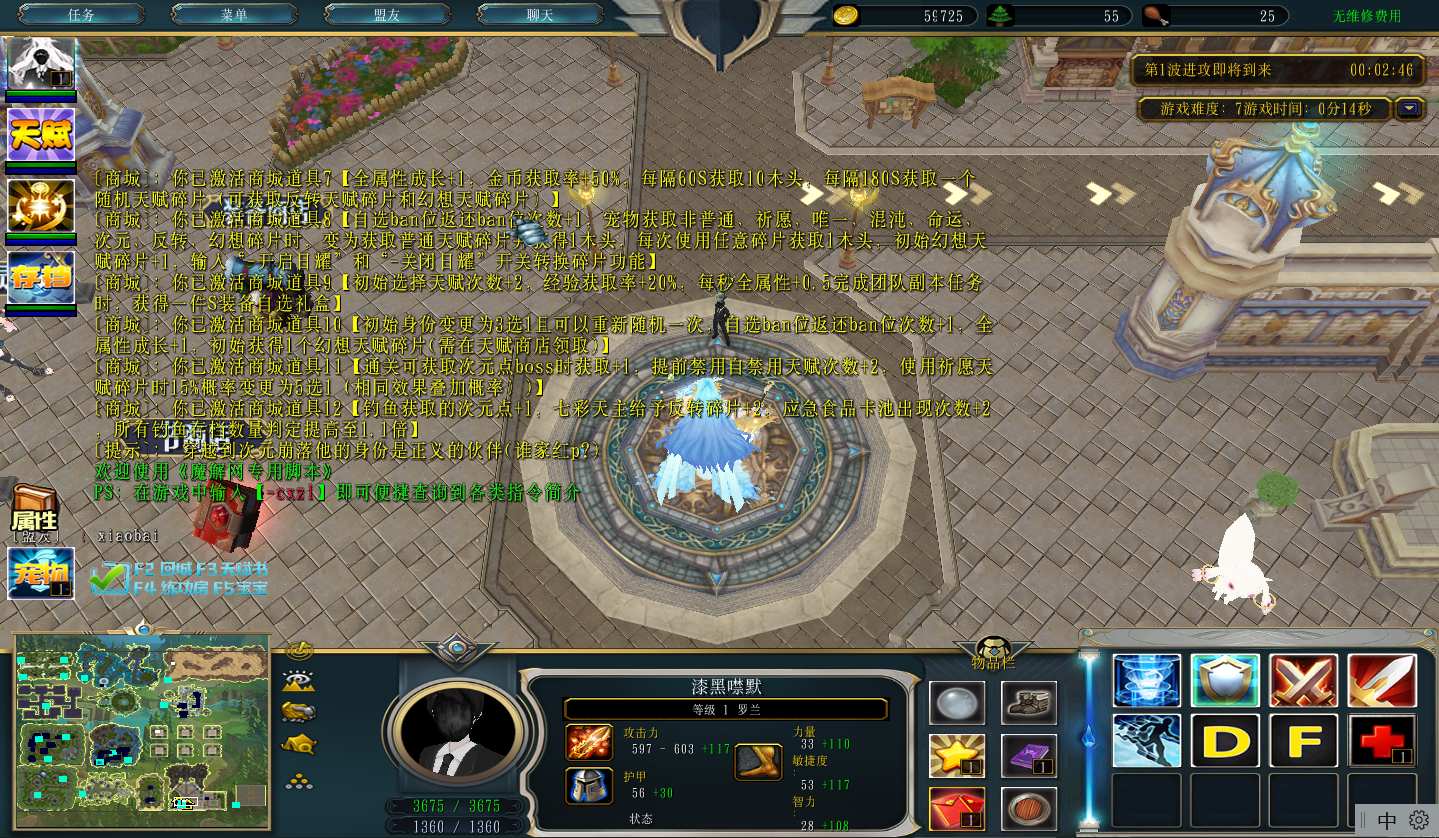Collapse the game info dropdown arrow
This screenshot has width=1439, height=838.
coord(1410,109)
